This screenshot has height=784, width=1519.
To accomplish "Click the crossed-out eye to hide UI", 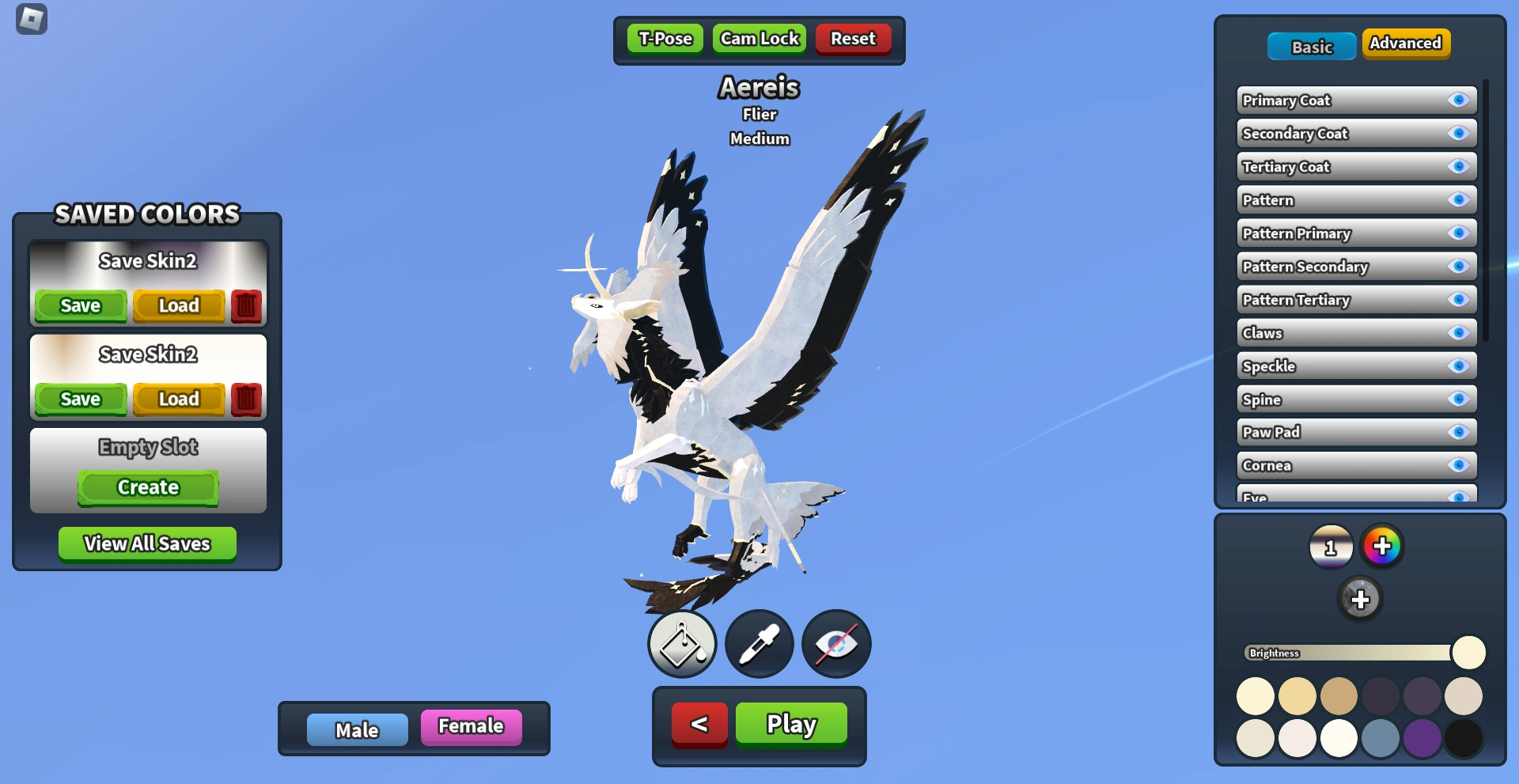I will pyautogui.click(x=836, y=644).
